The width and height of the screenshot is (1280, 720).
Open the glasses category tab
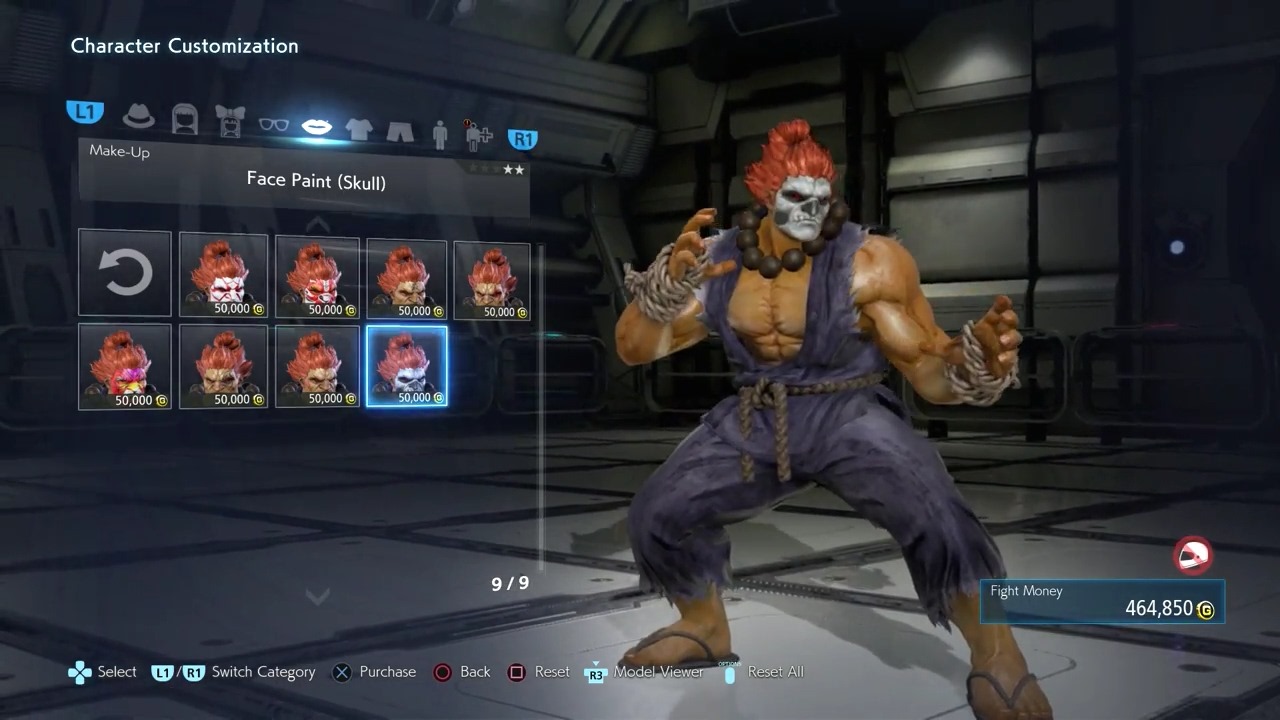pyautogui.click(x=273, y=125)
